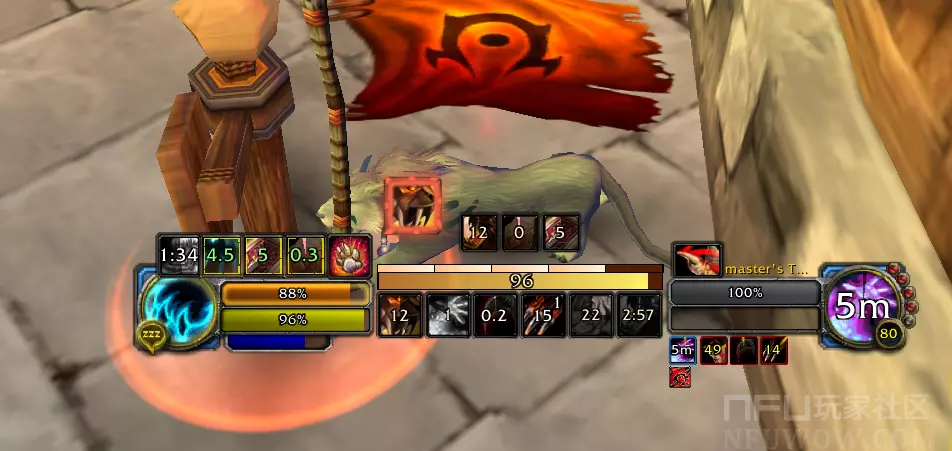Activate the white claw swipe ability
952x451 pixels.
coord(448,315)
